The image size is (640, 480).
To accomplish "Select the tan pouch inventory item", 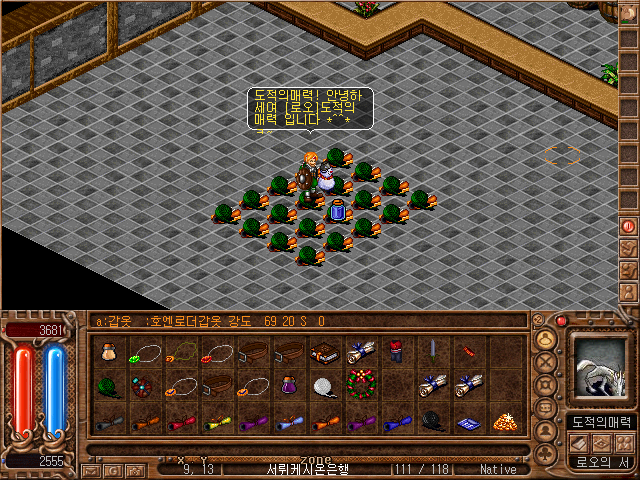I will 108,352.
